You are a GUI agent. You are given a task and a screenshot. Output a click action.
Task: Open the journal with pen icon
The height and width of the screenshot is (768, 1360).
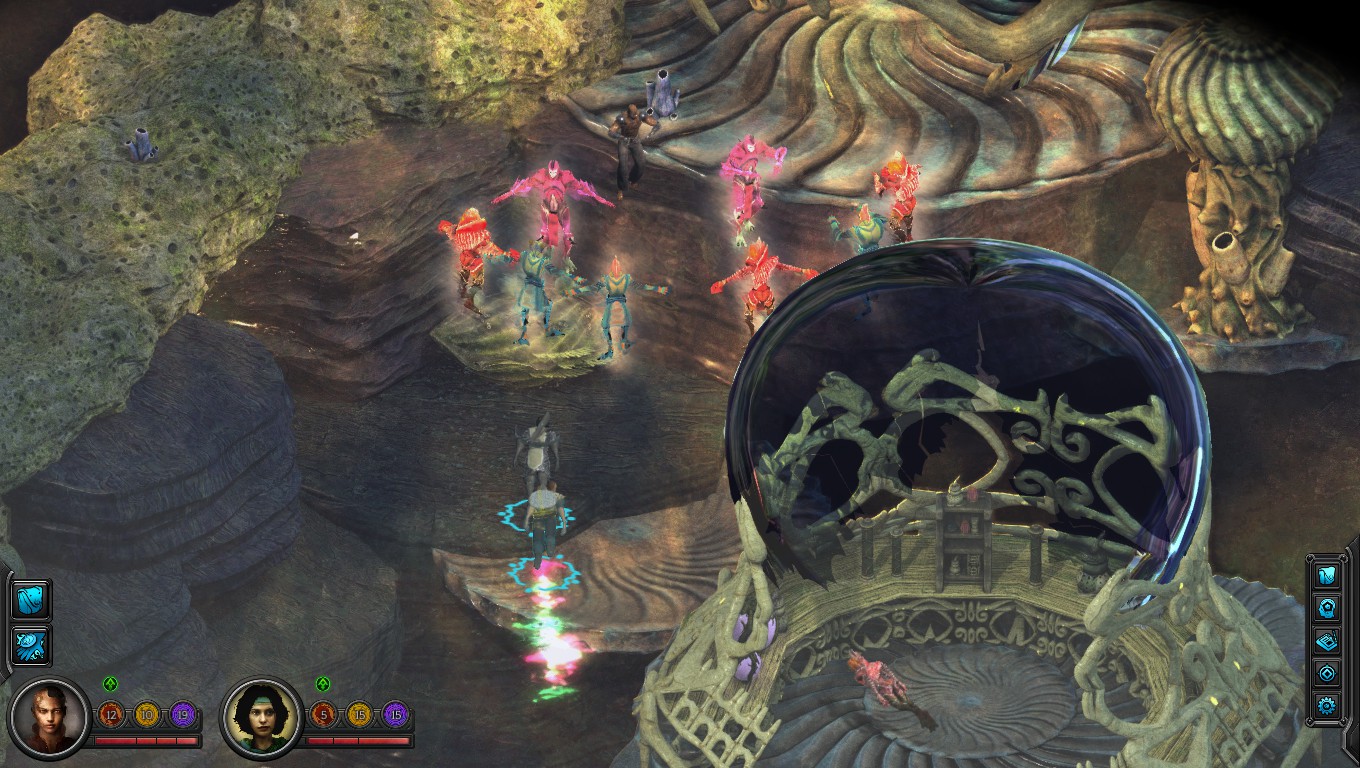tap(1327, 640)
